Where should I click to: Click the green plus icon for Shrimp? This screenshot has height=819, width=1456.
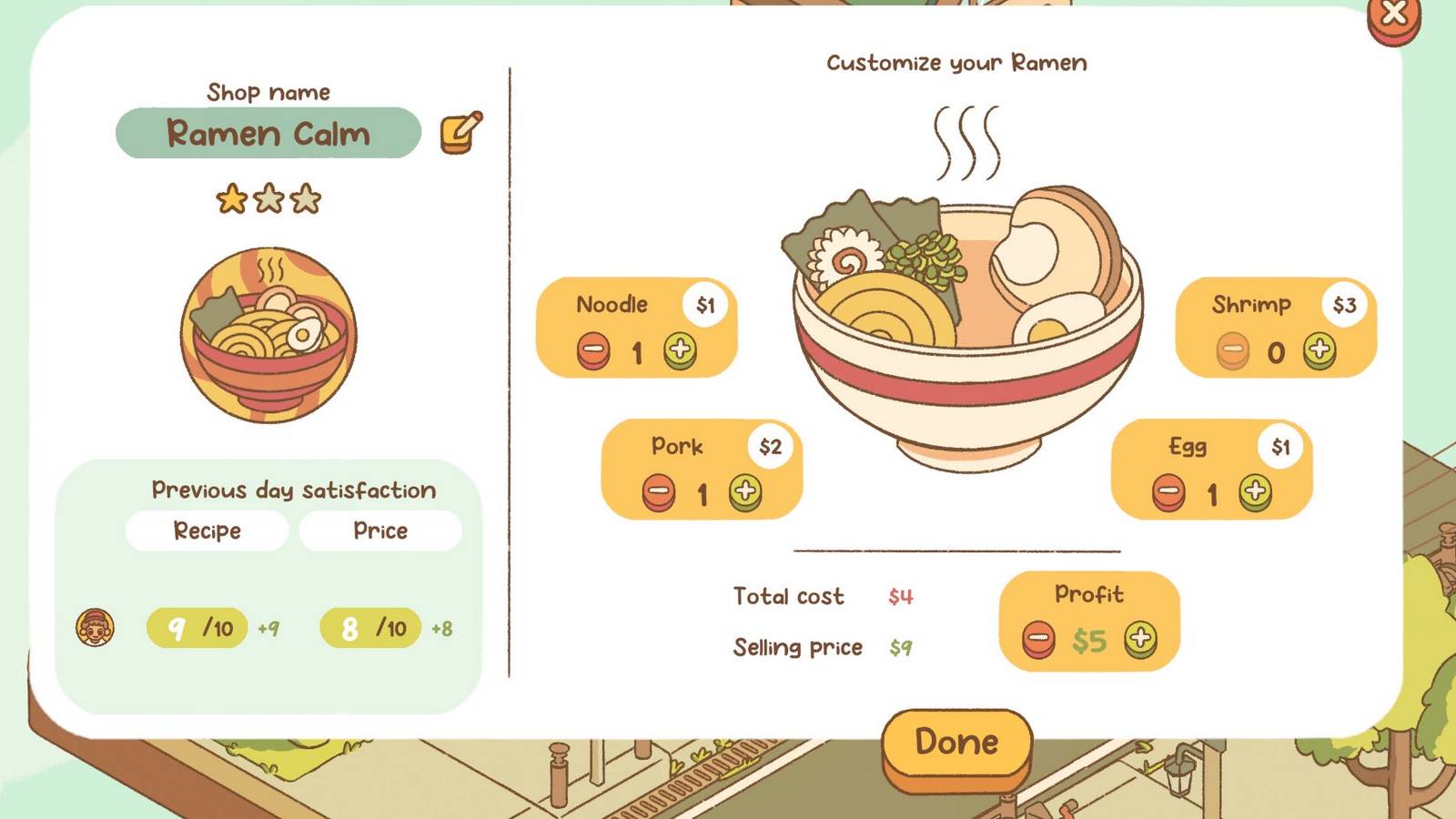pos(1319,349)
